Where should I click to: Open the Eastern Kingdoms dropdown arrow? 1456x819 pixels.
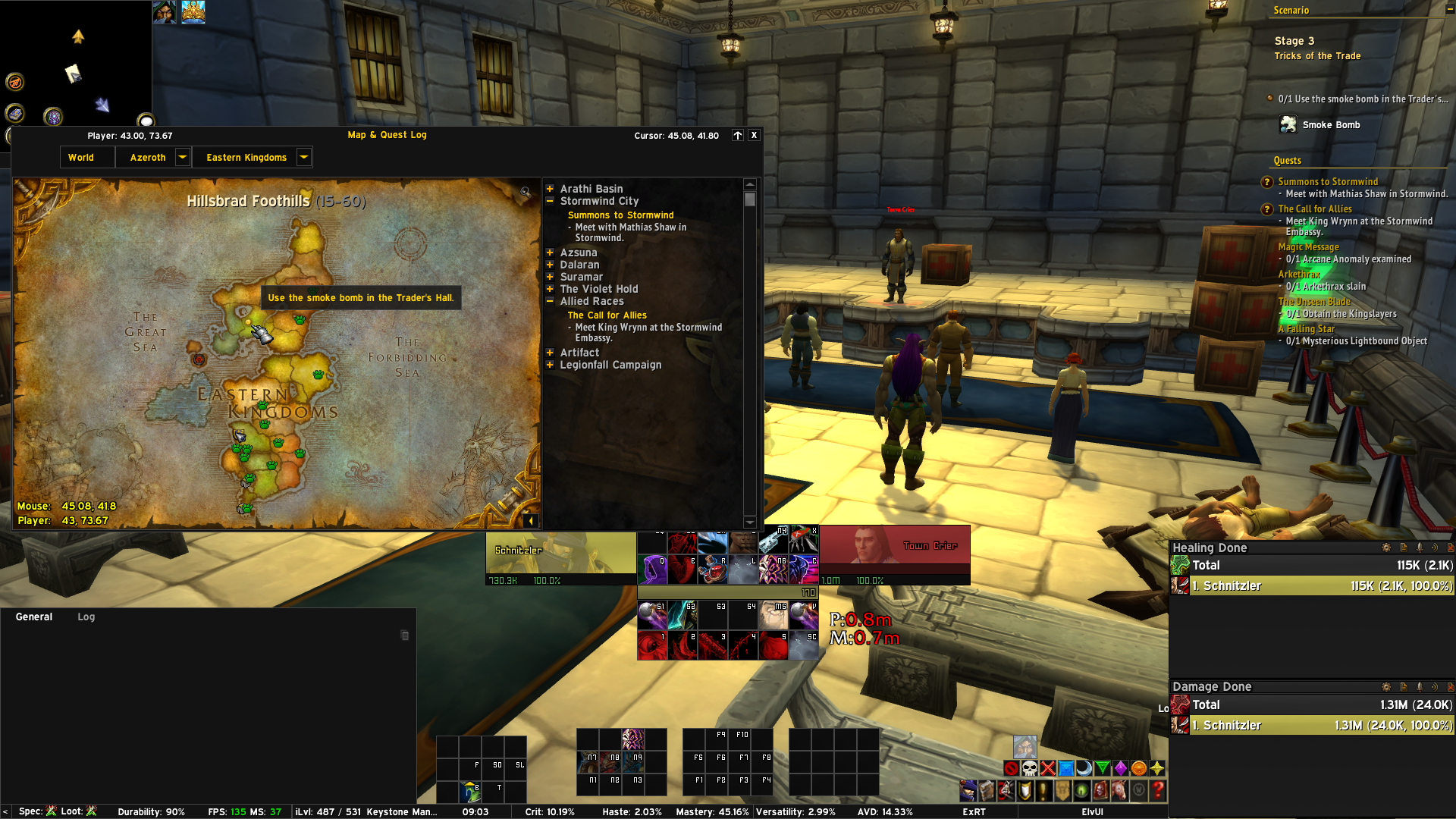click(x=303, y=157)
